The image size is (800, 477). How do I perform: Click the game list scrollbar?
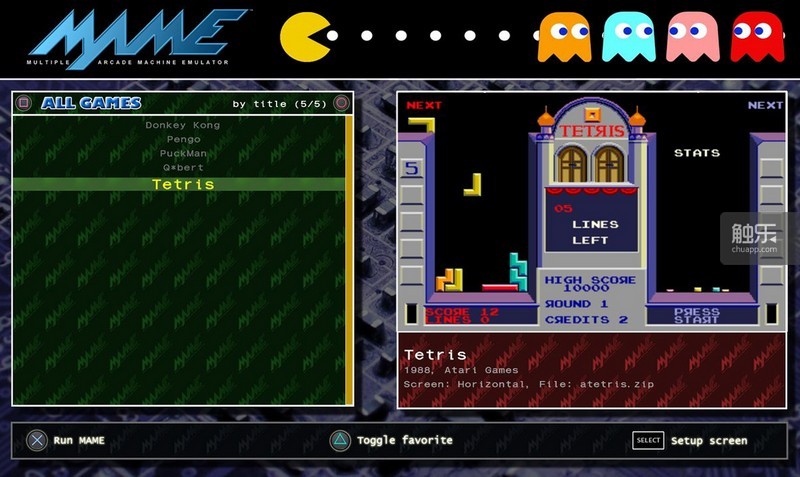348,260
